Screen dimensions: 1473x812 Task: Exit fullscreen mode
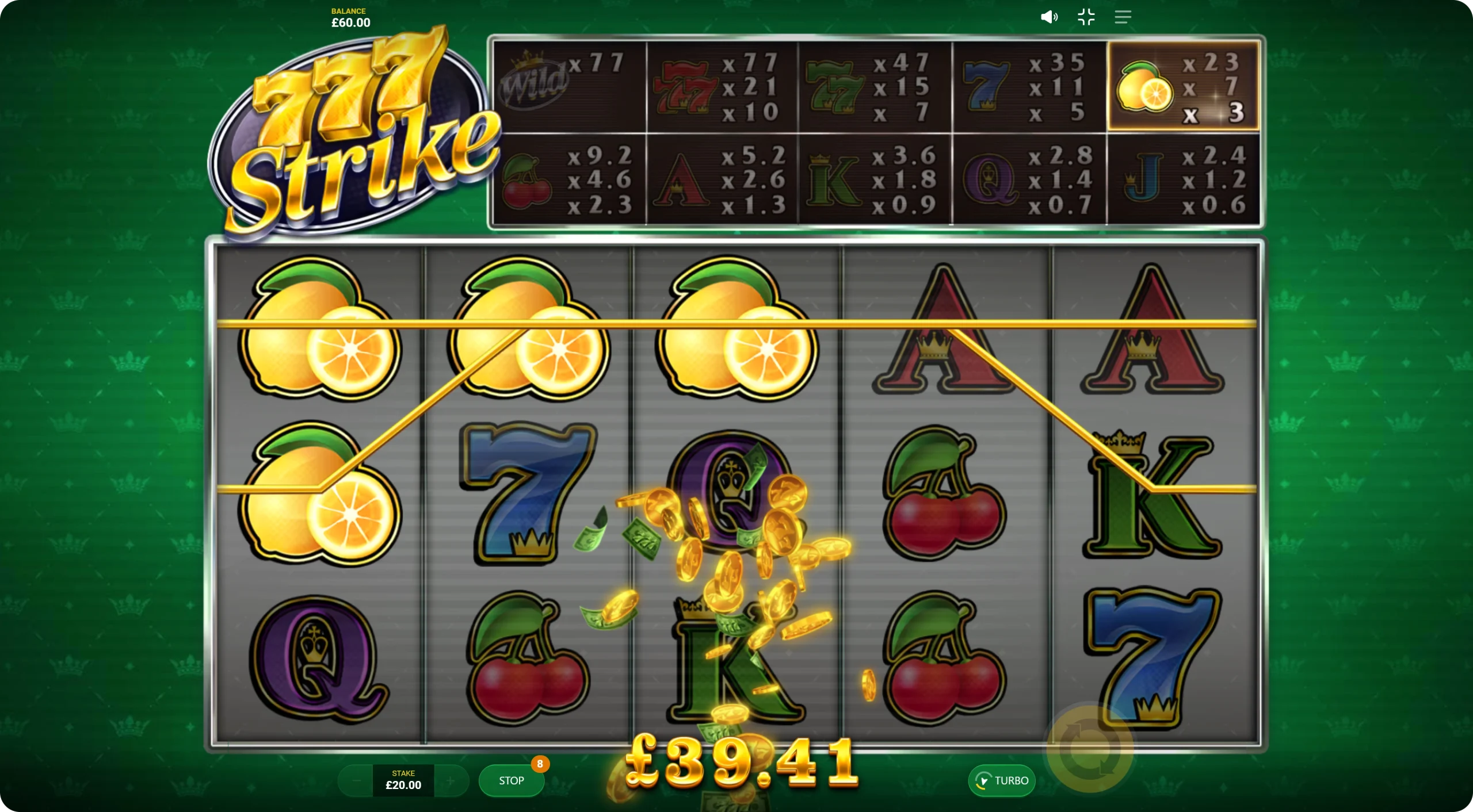point(1086,17)
